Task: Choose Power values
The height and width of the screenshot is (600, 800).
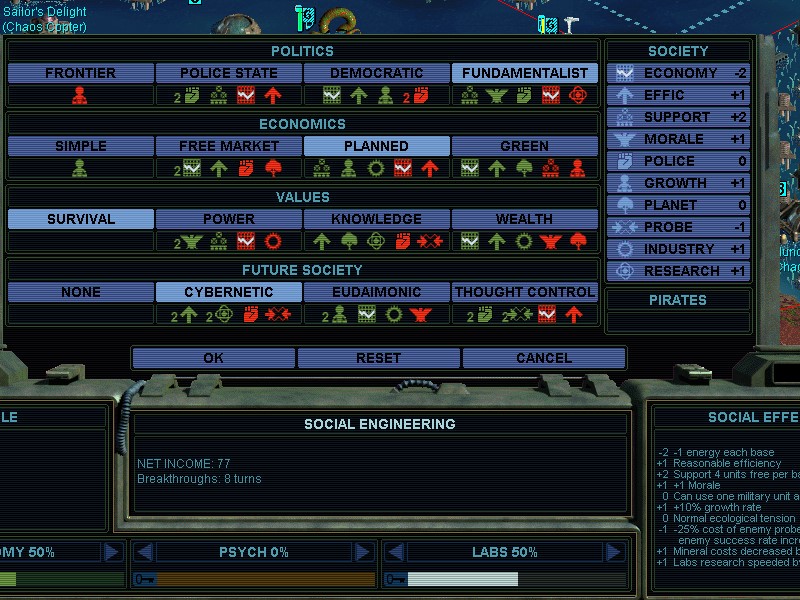Action: [x=229, y=219]
